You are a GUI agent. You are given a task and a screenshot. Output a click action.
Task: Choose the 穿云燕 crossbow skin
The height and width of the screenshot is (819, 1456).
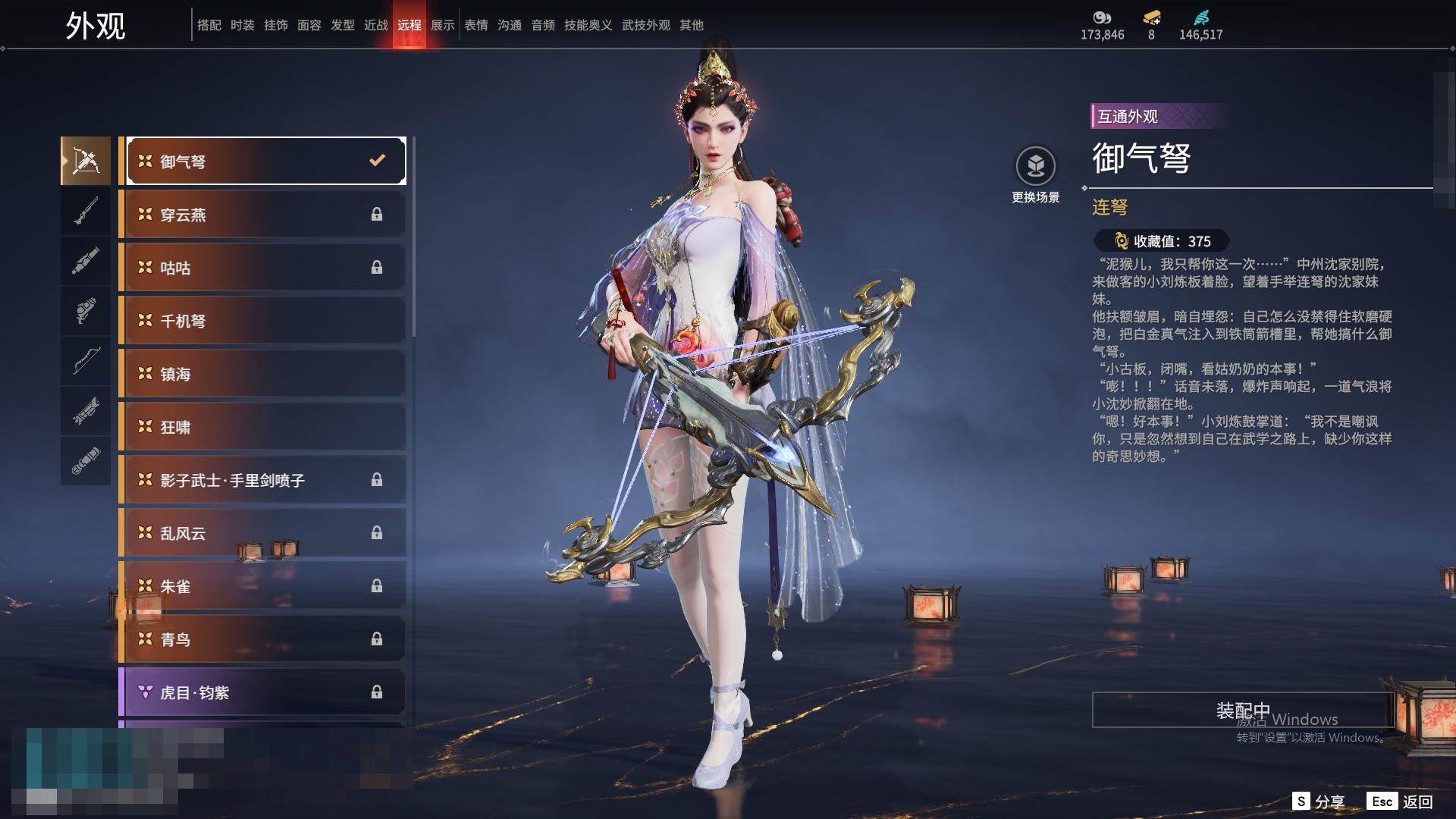coord(262,215)
